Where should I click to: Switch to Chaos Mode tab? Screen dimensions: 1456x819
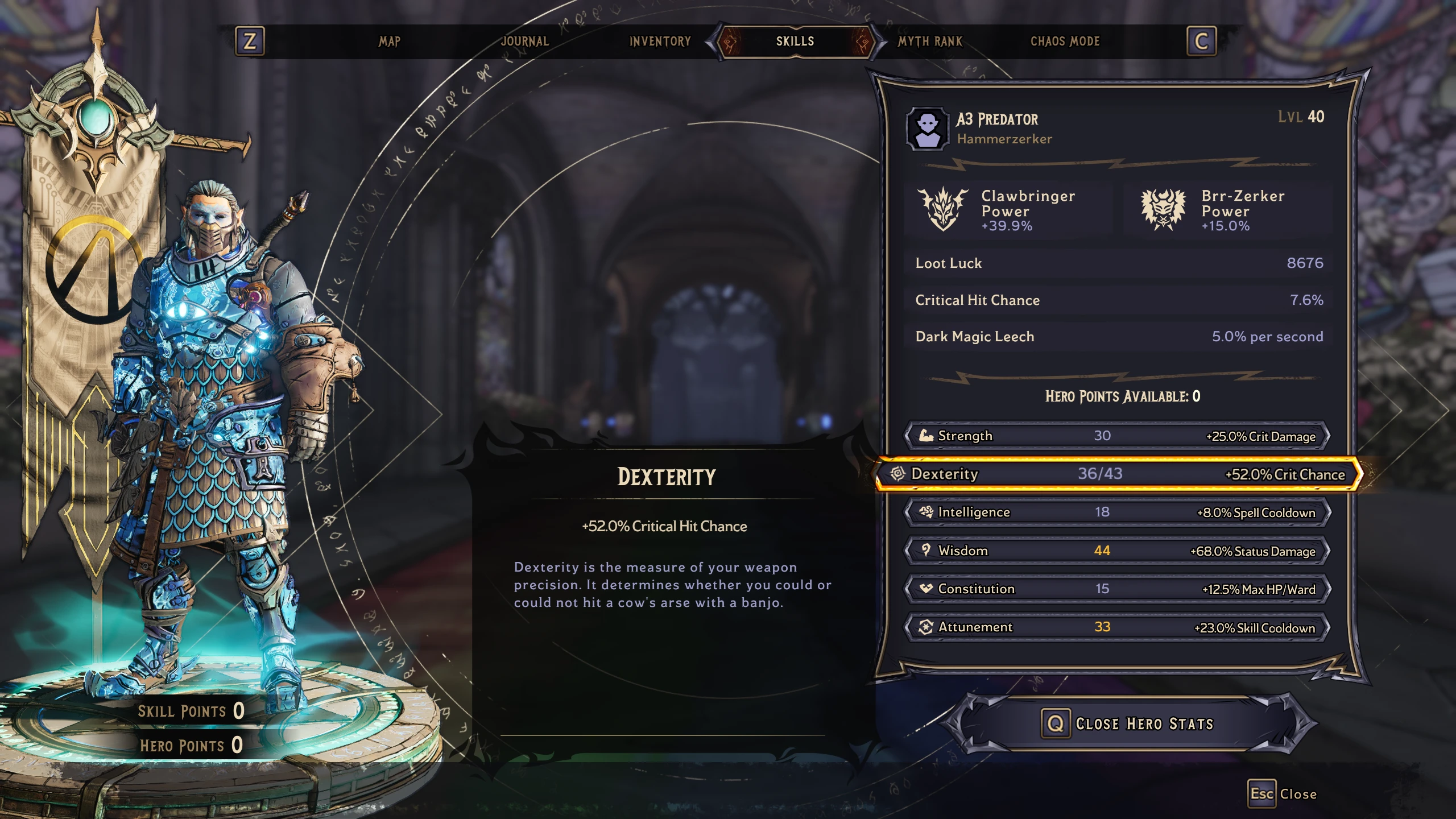coord(1065,42)
